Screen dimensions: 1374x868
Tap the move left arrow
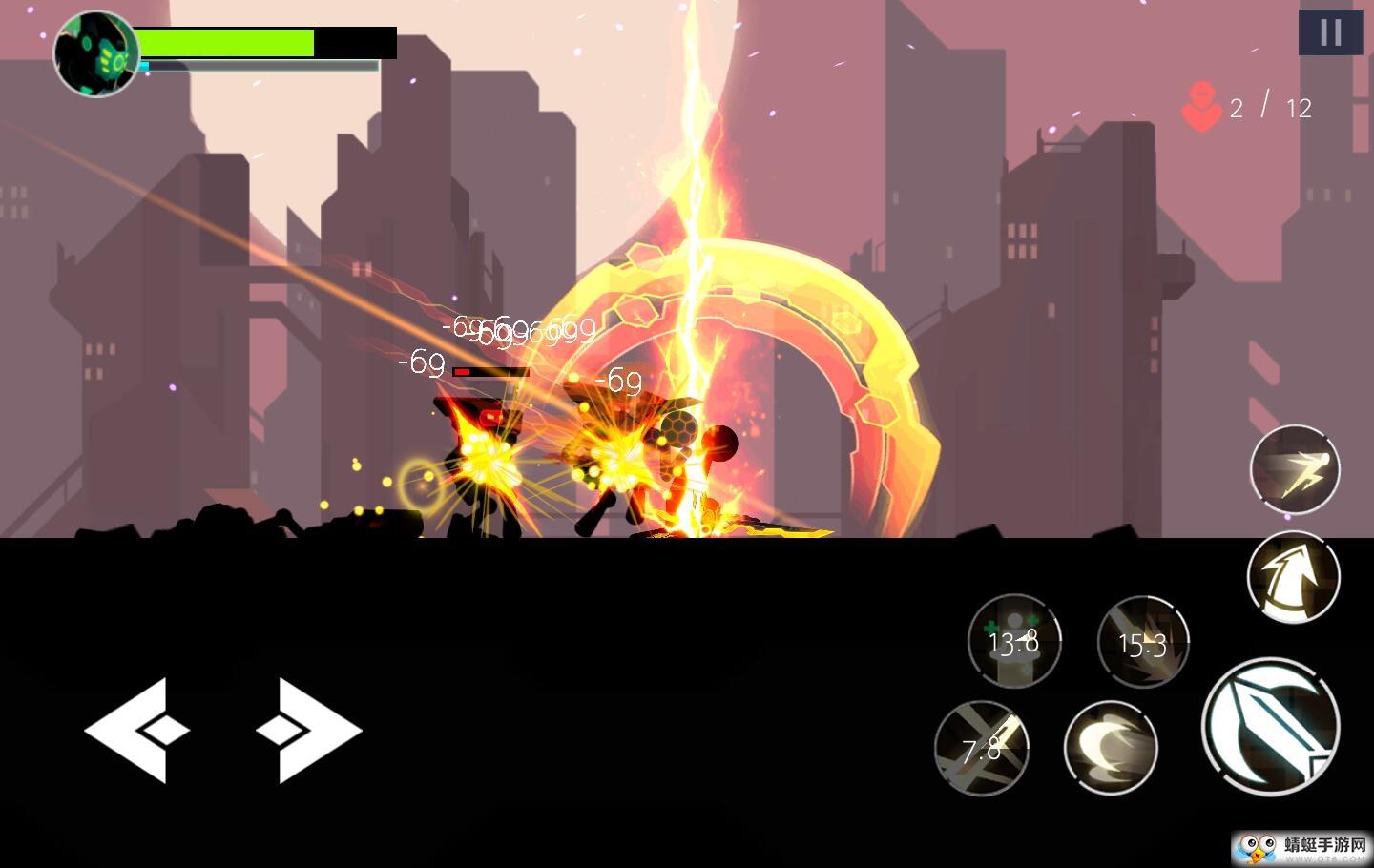point(135,731)
